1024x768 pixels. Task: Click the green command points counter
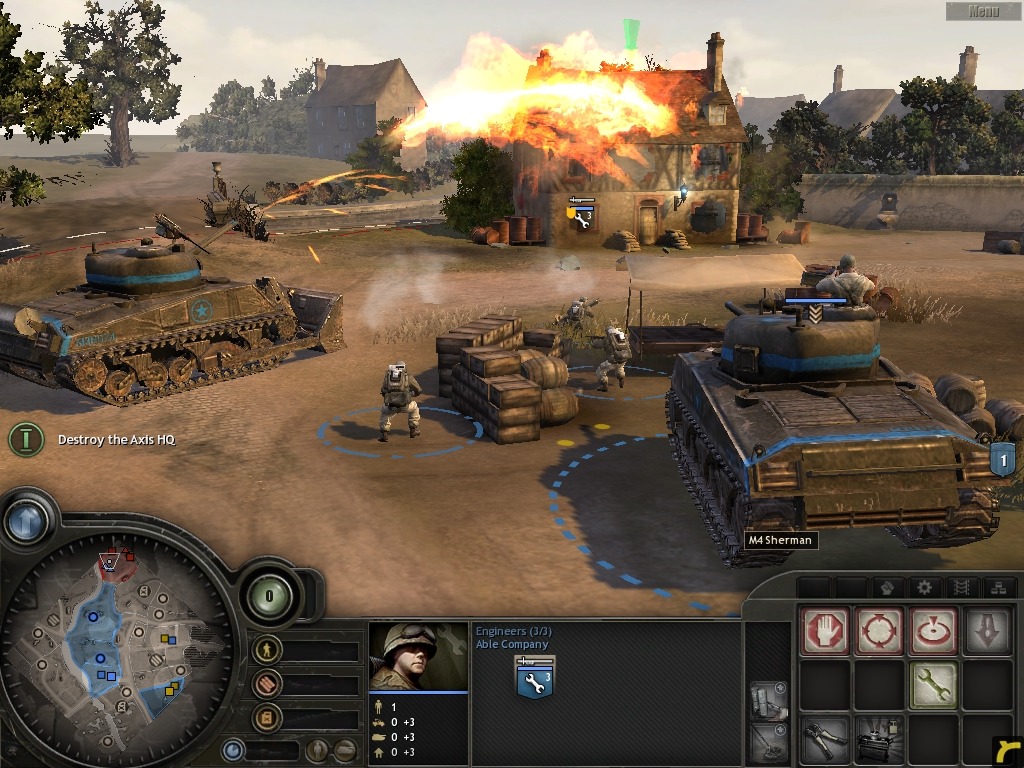click(x=269, y=596)
